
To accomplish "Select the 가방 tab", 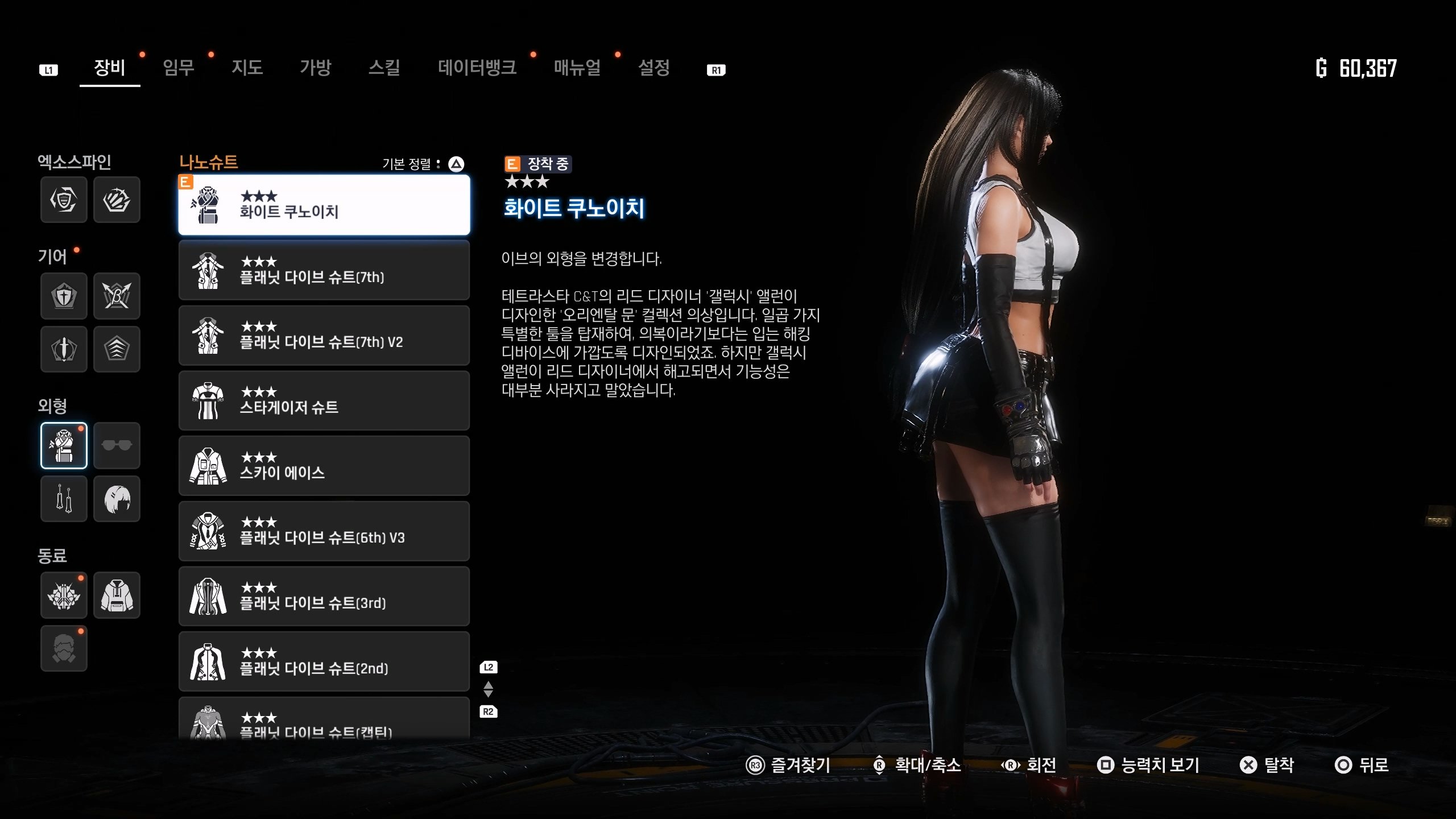I will tap(315, 68).
